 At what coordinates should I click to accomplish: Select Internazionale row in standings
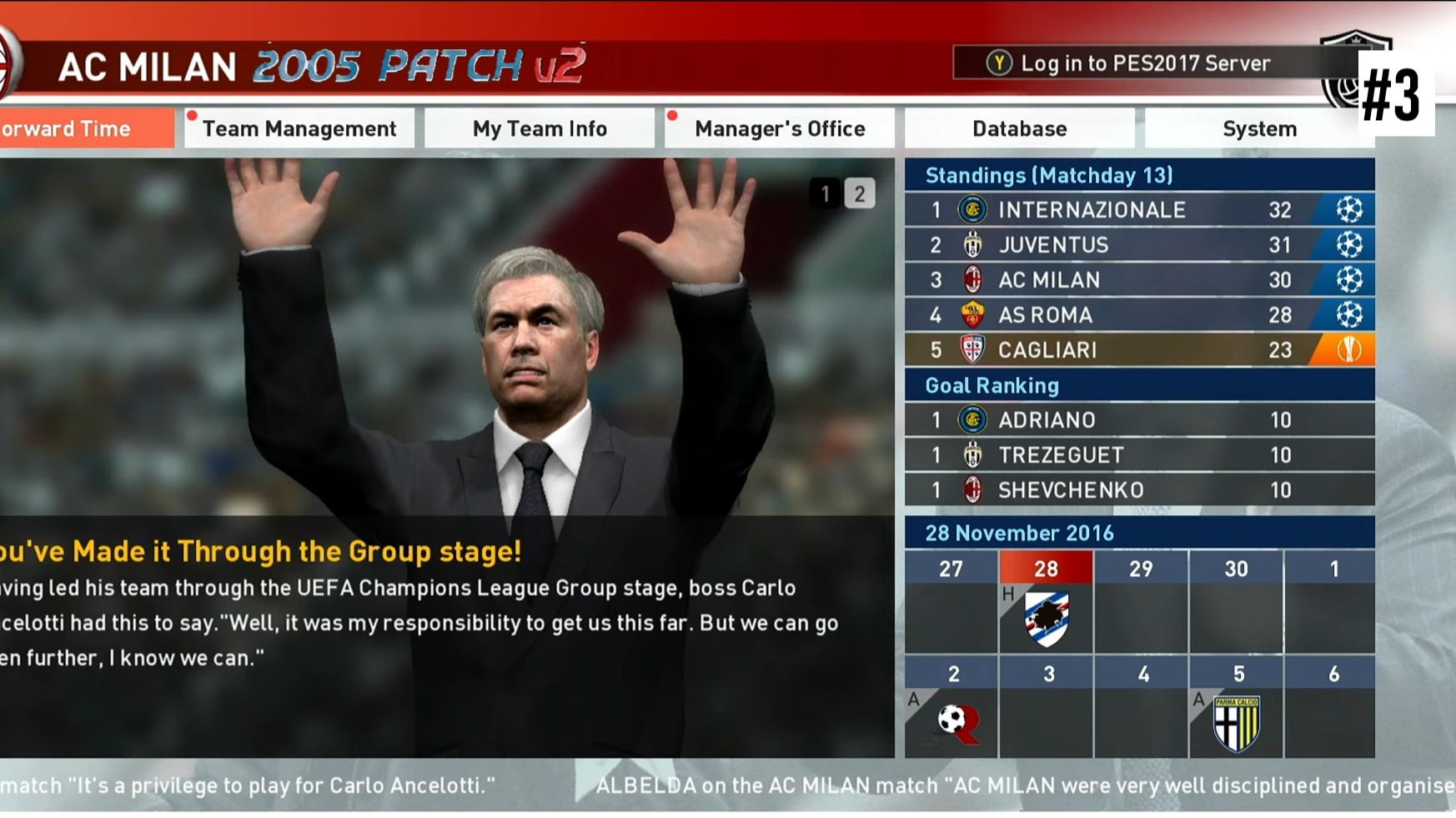tap(1139, 209)
